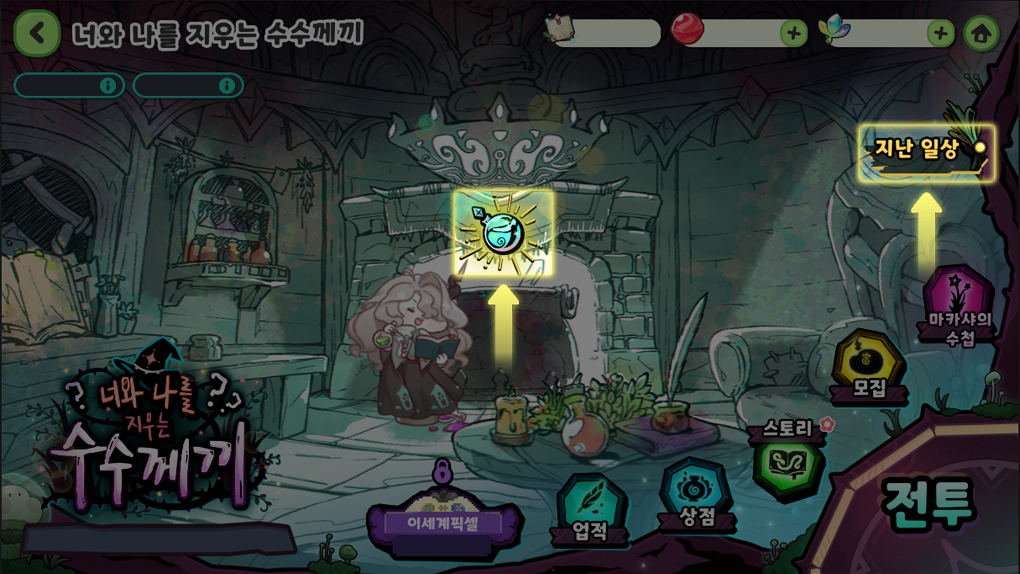The height and width of the screenshot is (574, 1020).
Task: Start the 전투 battle
Action: (x=927, y=503)
